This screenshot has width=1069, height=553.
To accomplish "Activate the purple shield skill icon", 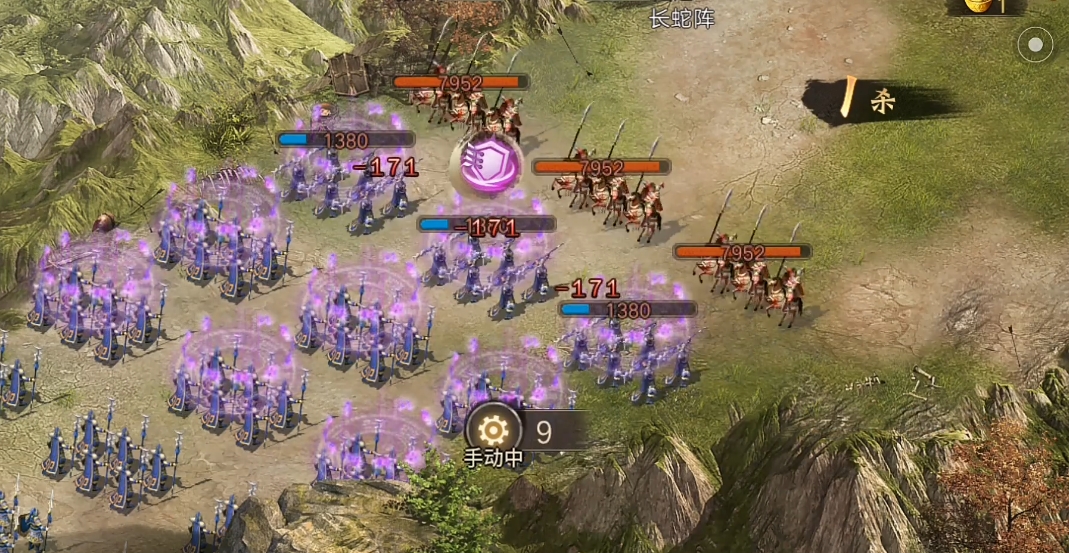I will [483, 163].
